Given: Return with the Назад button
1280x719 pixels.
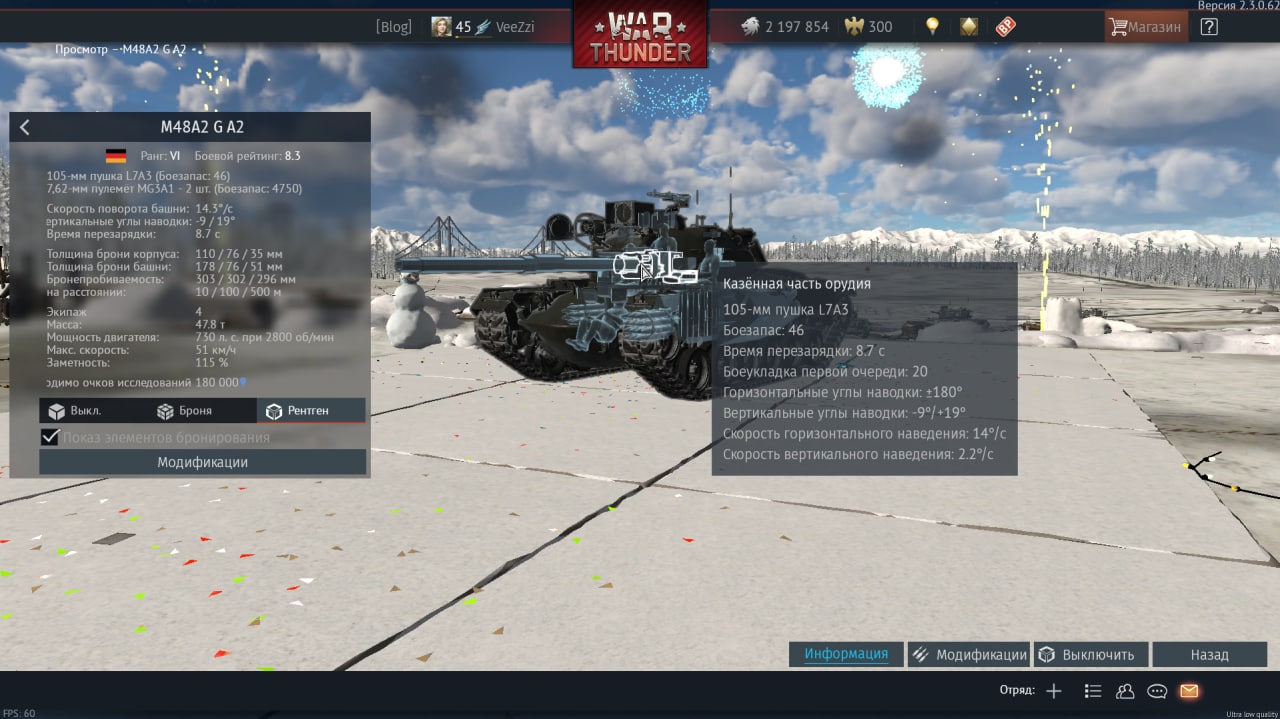Looking at the screenshot, I should pyautogui.click(x=1209, y=655).
